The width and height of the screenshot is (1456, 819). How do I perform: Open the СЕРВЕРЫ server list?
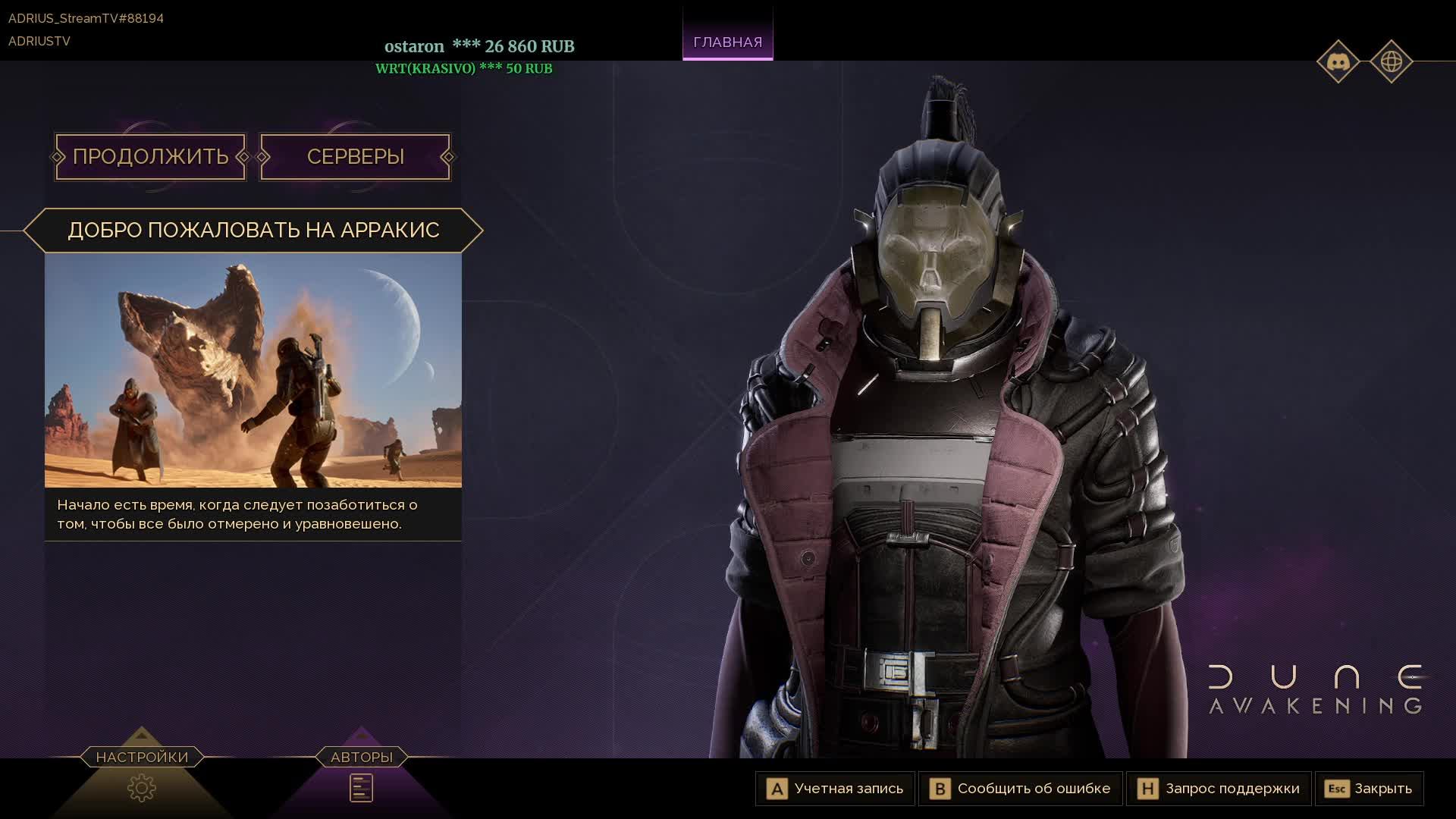(x=355, y=157)
